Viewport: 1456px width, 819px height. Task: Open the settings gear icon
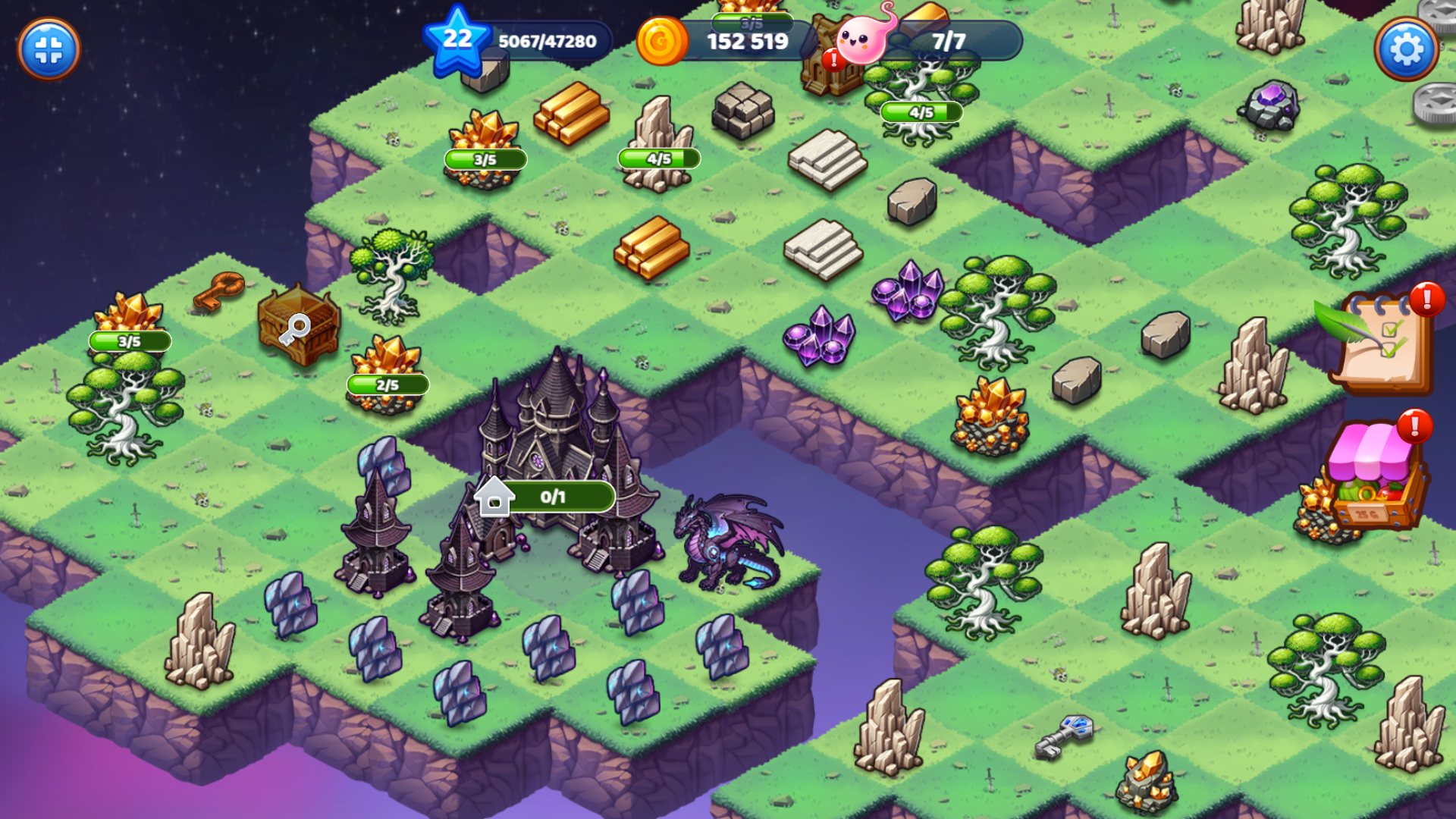pyautogui.click(x=1408, y=48)
